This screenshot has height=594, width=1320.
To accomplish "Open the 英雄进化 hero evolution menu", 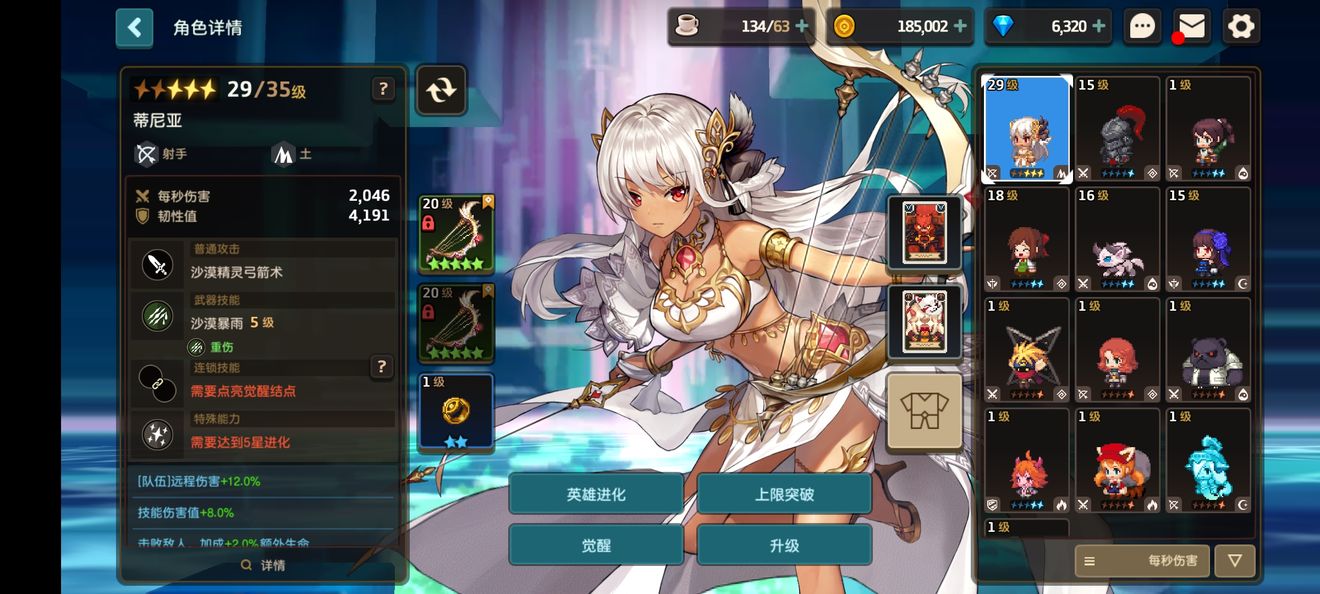I will coord(596,494).
